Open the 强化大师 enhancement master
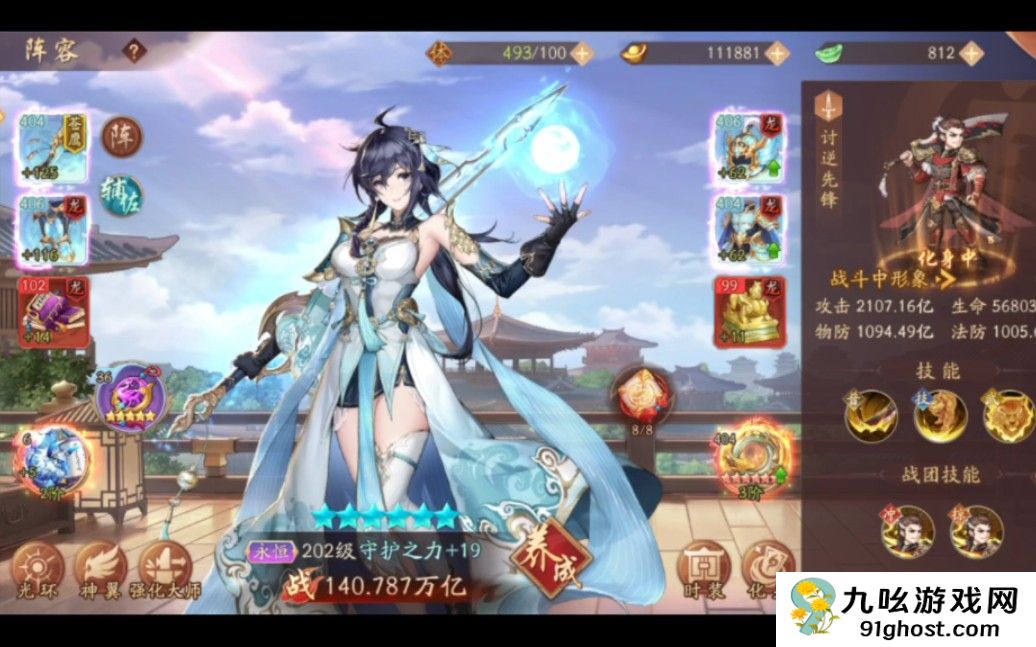1036x647 pixels. coord(165,570)
